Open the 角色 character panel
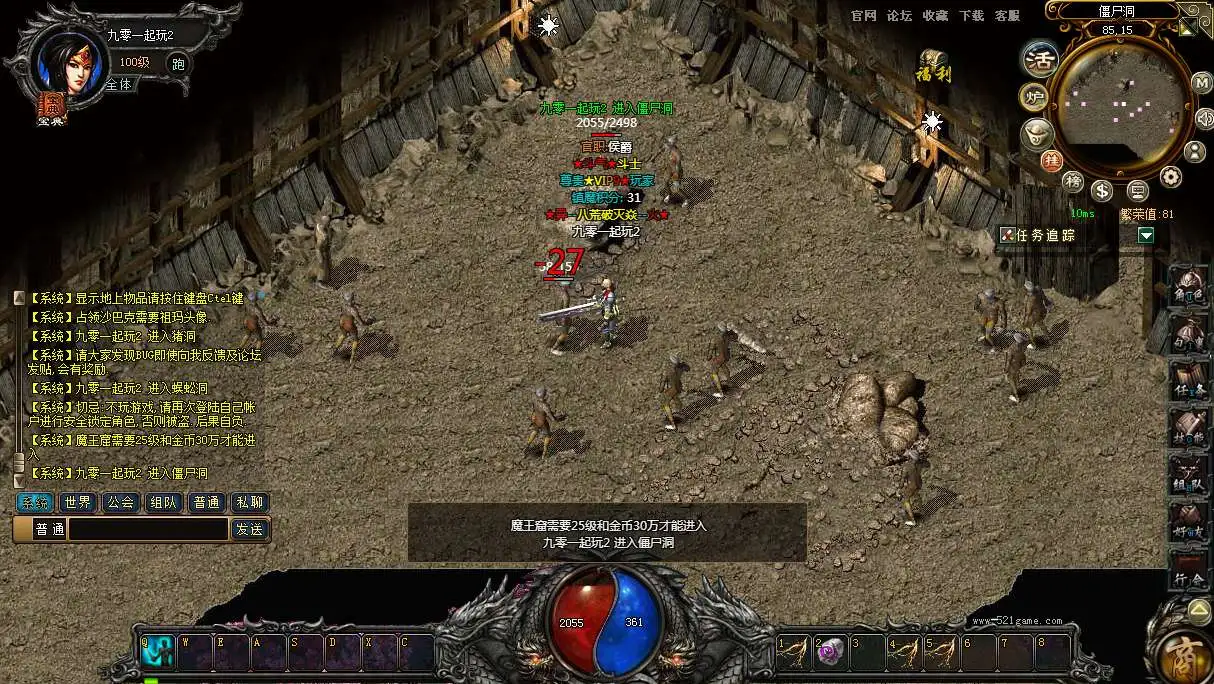Viewport: 1214px width, 684px height. [x=1190, y=287]
